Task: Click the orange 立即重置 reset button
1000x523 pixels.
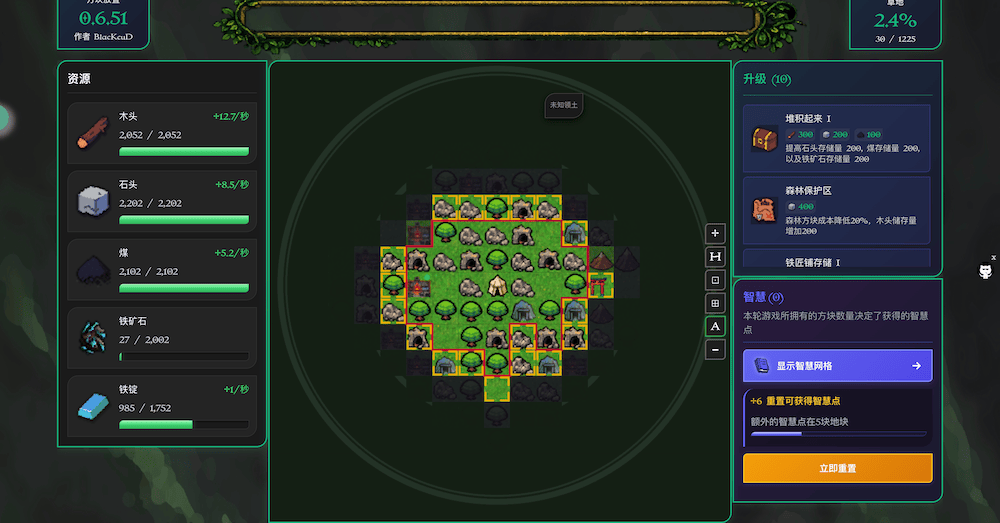Action: click(837, 468)
